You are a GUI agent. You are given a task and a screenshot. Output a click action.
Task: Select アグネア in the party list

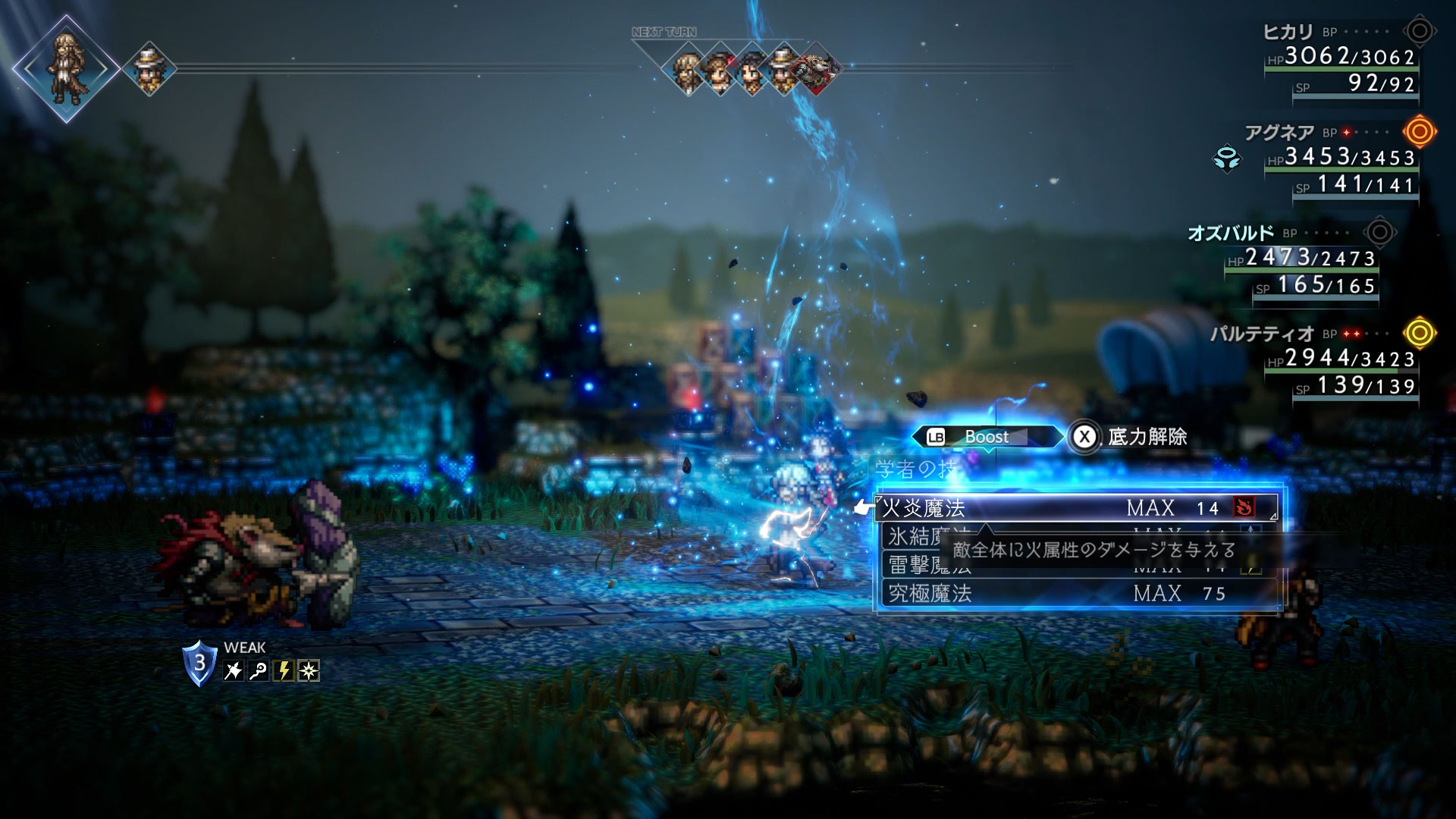(x=1279, y=133)
